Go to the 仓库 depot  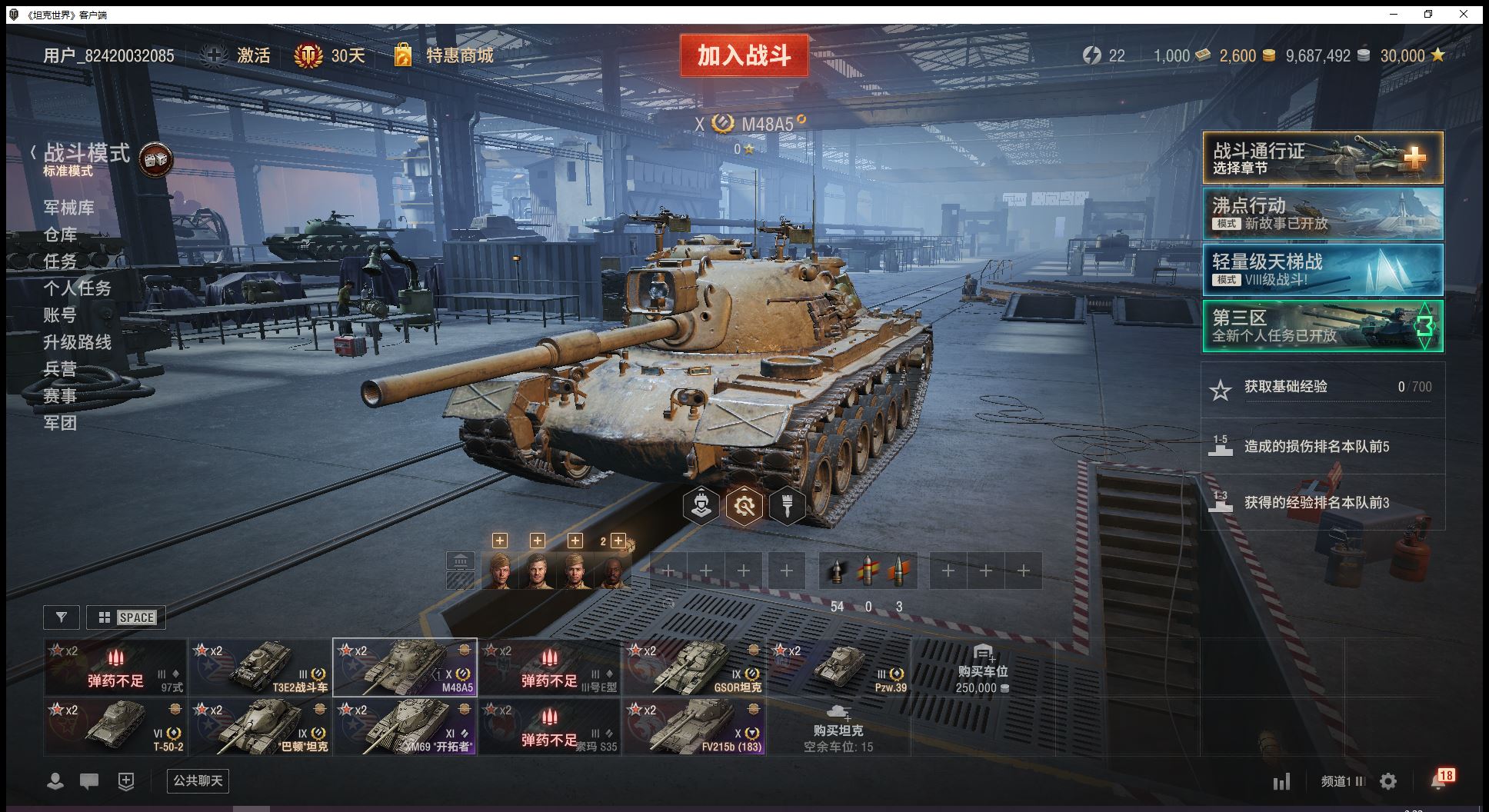(61, 235)
